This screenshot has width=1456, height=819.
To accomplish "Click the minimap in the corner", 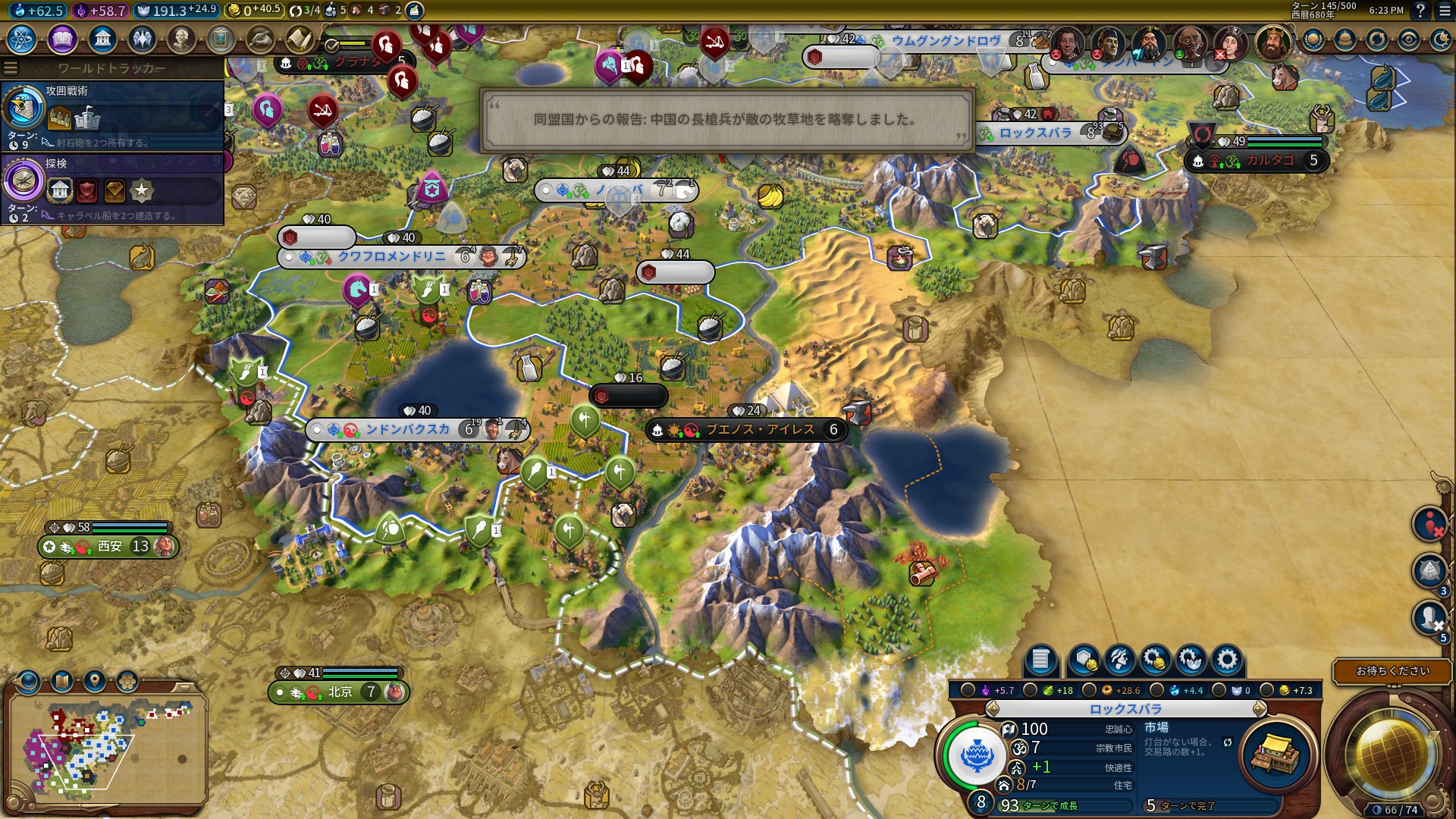I will [x=106, y=747].
